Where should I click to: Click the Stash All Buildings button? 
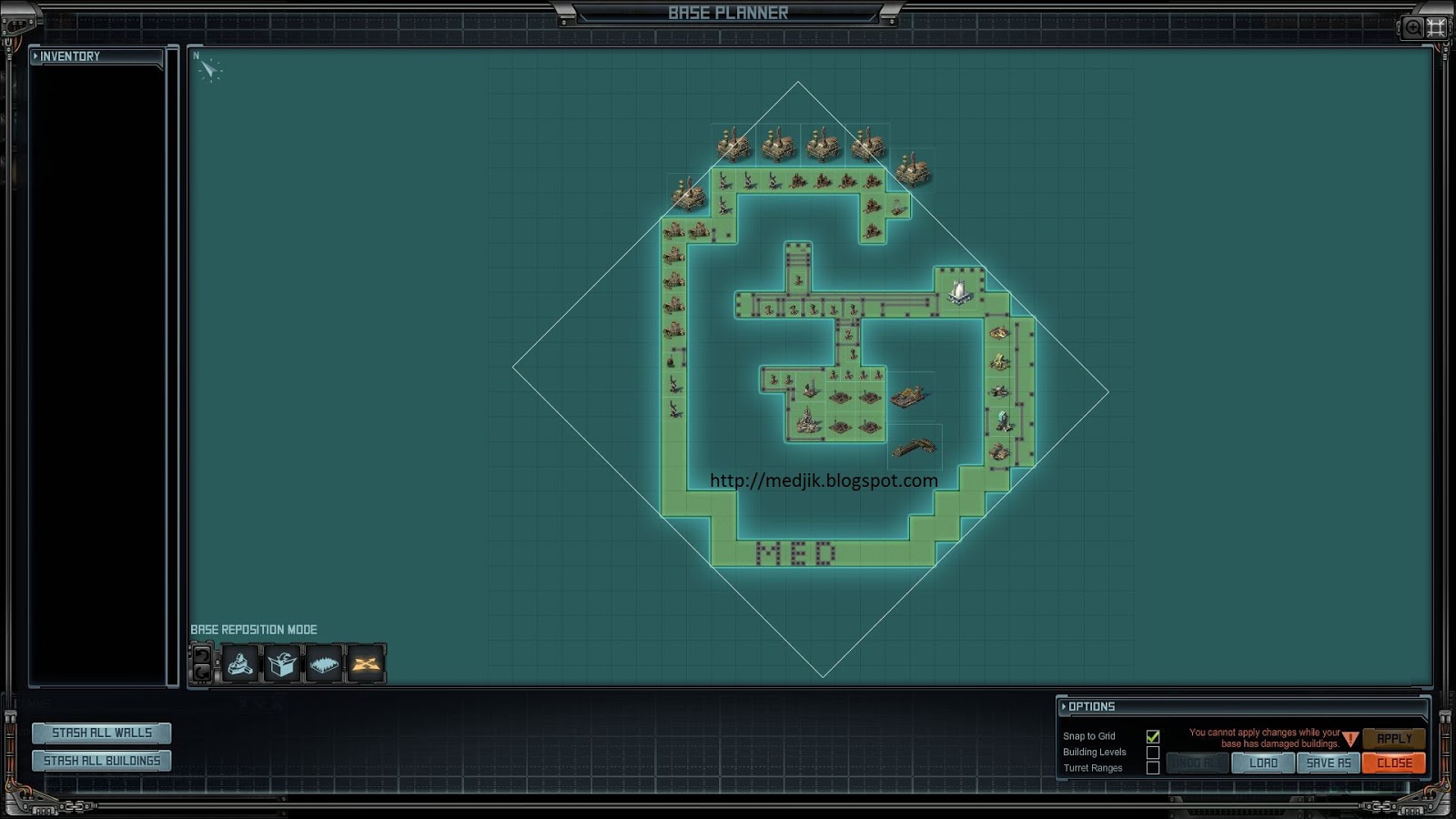[101, 760]
